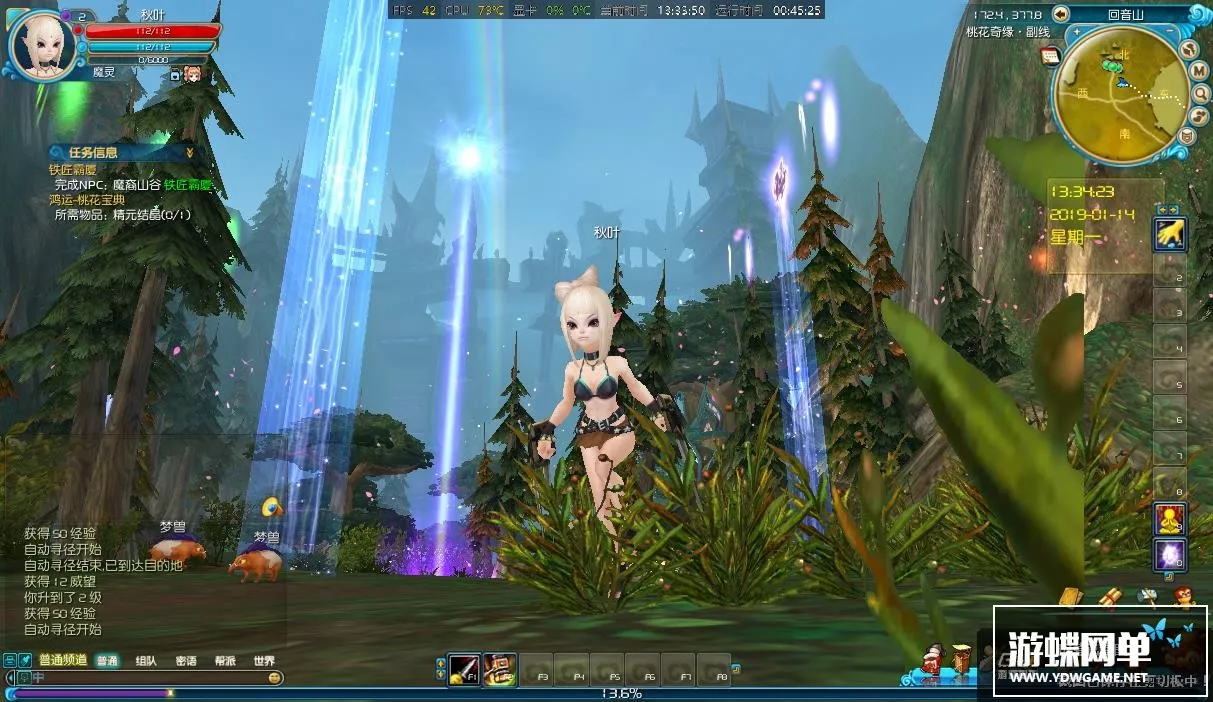Open the 鸿运-桃花宝典 quest entry
This screenshot has height=702, width=1213.
click(x=96, y=200)
